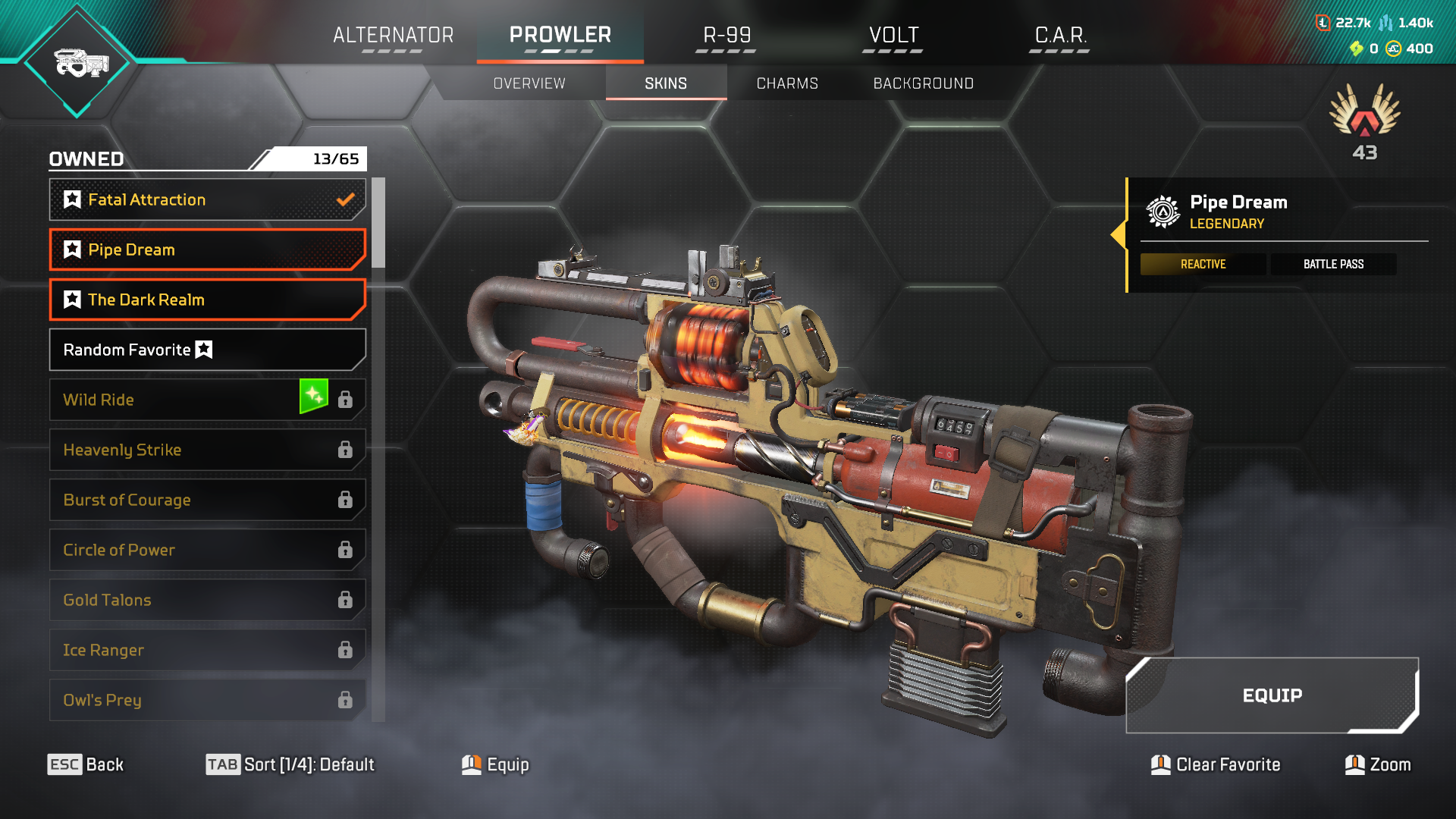Preview the locked Wild Ride skin
Screen dimensions: 1456x819
[174, 400]
